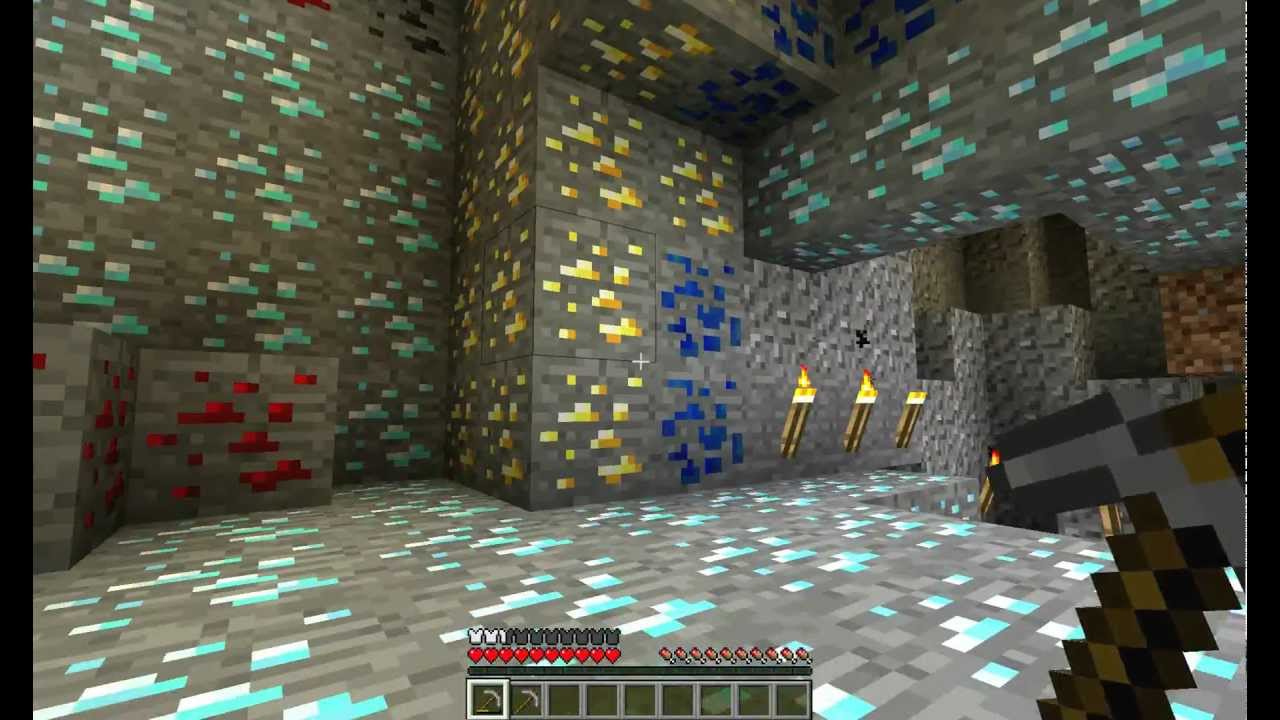Select the stone pickaxe in hotbar slot 2
This screenshot has height=720, width=1280.
click(x=527, y=698)
